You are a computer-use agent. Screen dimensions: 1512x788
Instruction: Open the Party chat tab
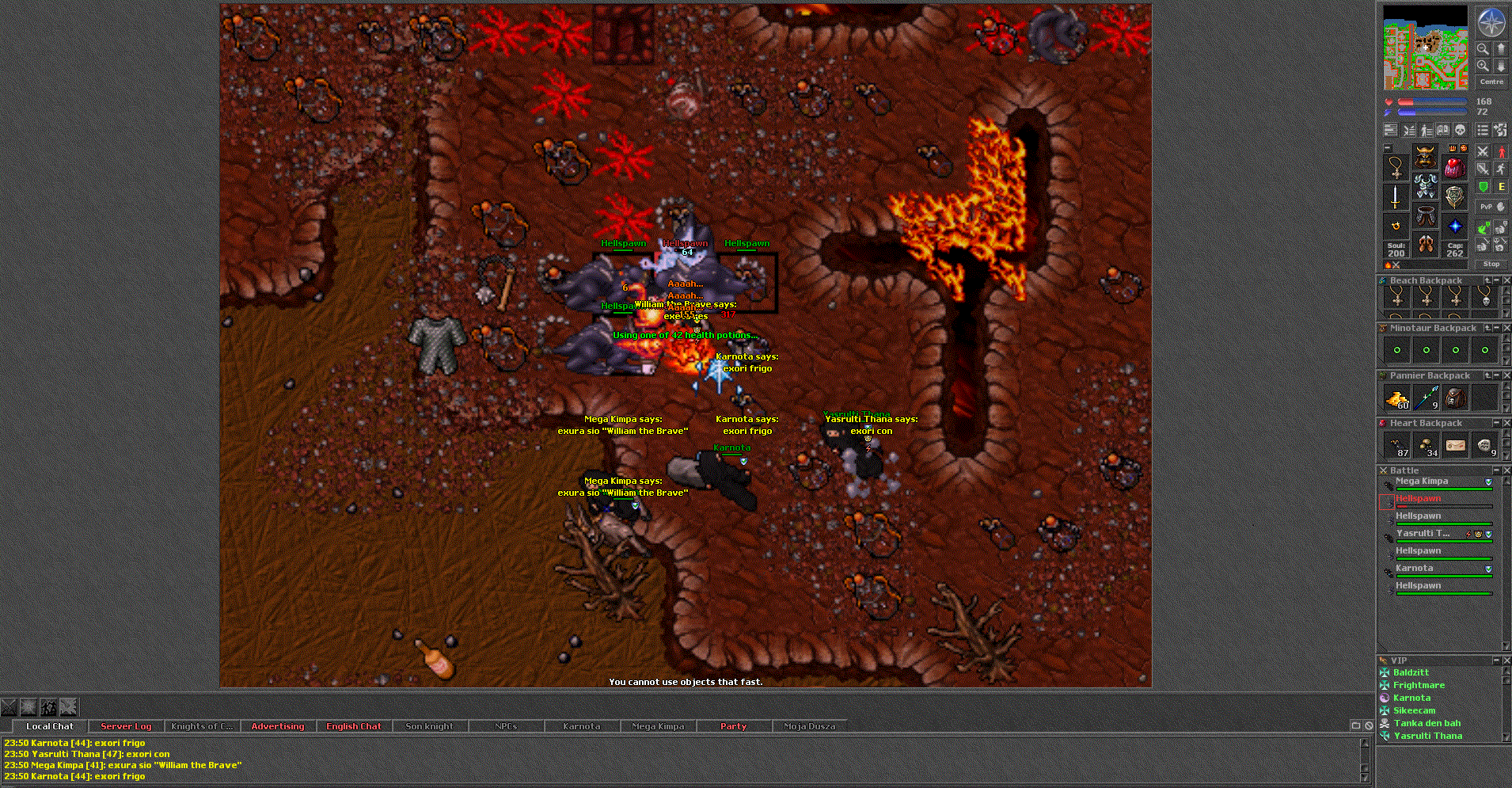[733, 726]
